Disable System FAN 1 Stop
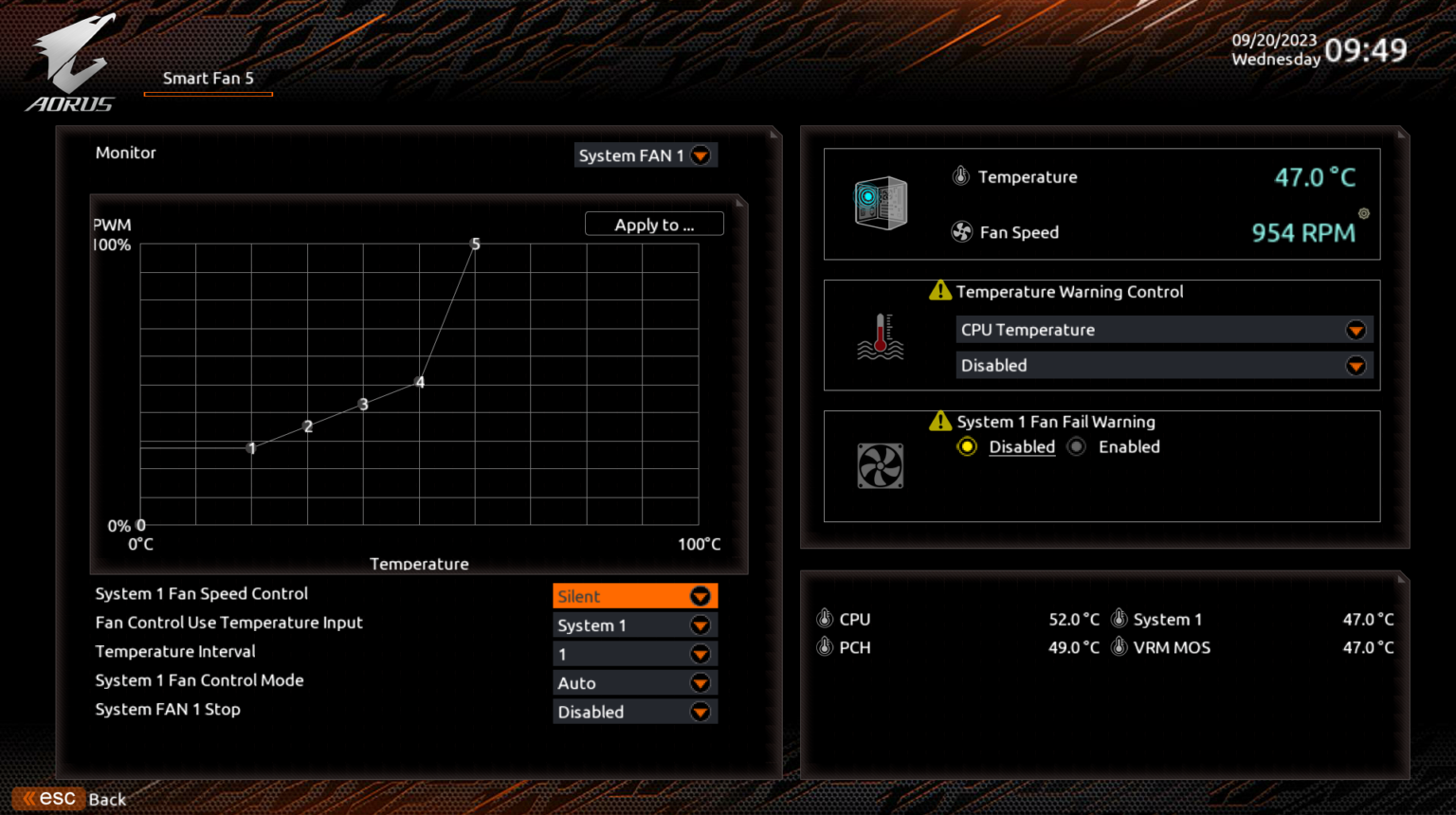Image resolution: width=1456 pixels, height=815 pixels. [635, 712]
